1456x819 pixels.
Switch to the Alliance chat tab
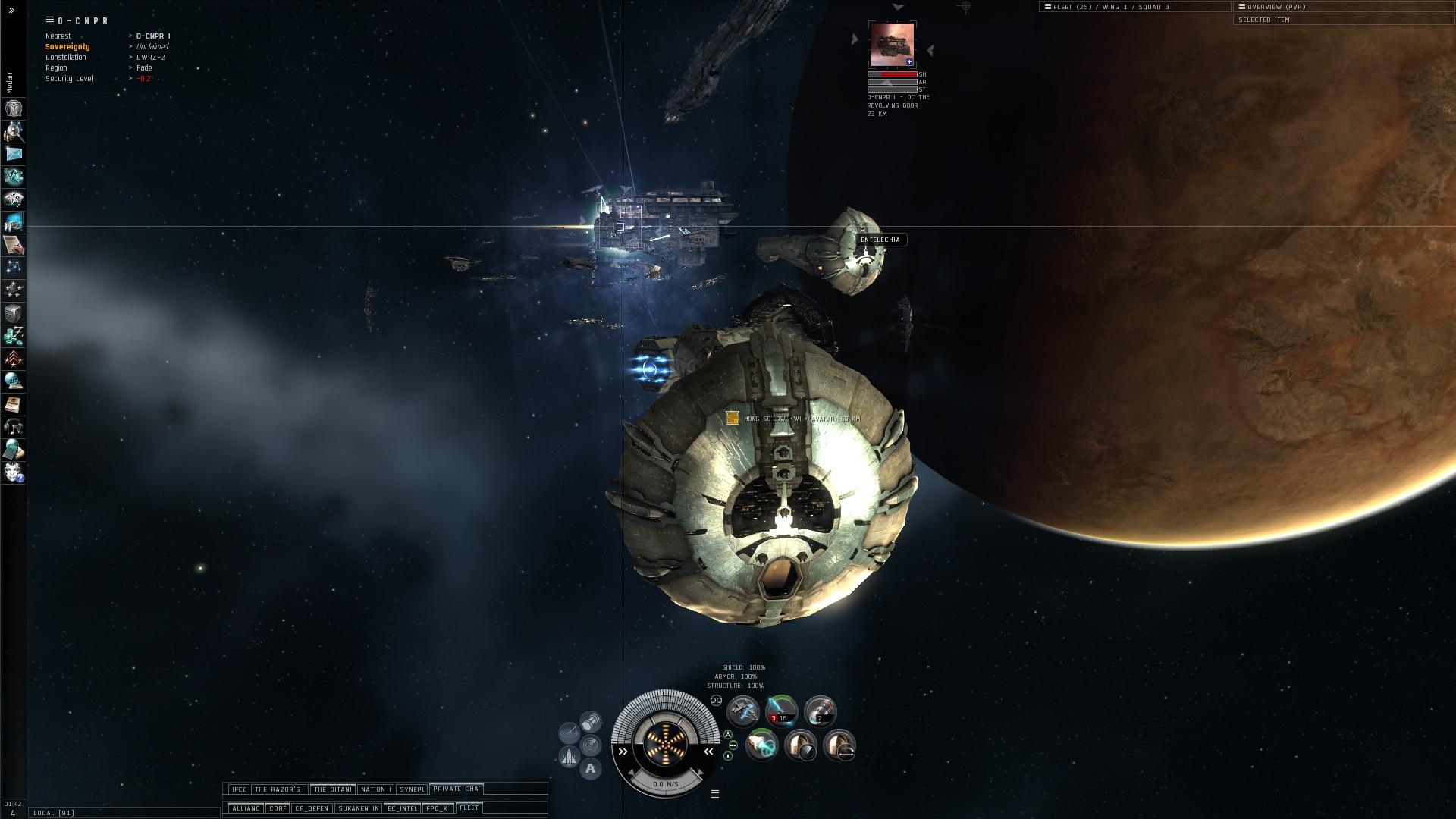[246, 808]
